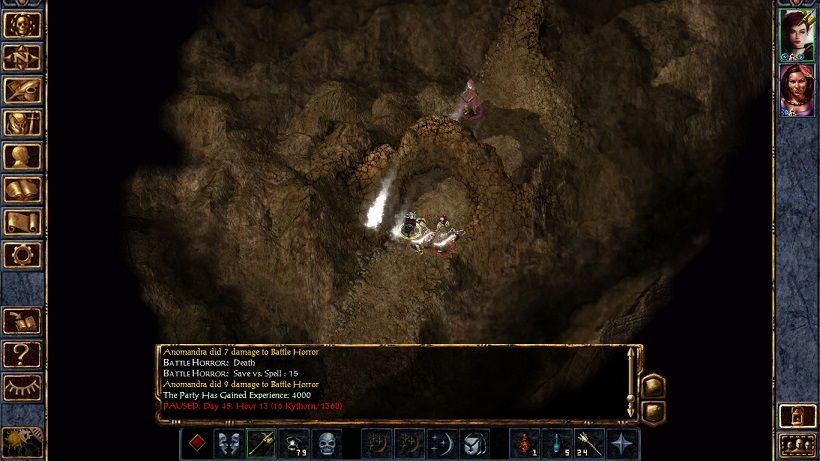Open the gear options menu
This screenshot has height=461, width=820.
click(22, 254)
